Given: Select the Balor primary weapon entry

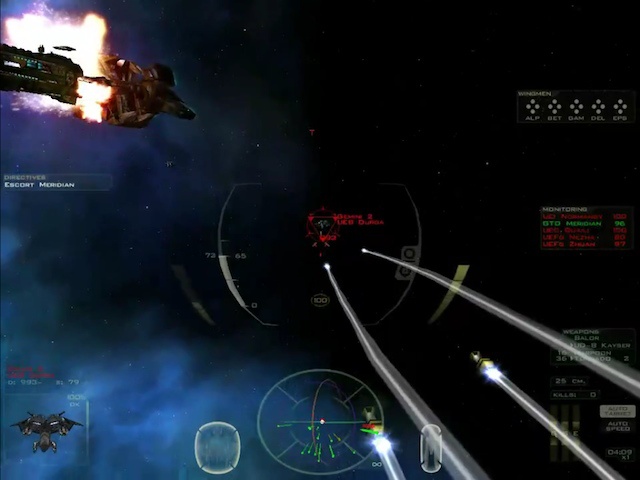Looking at the screenshot, I should click(588, 340).
